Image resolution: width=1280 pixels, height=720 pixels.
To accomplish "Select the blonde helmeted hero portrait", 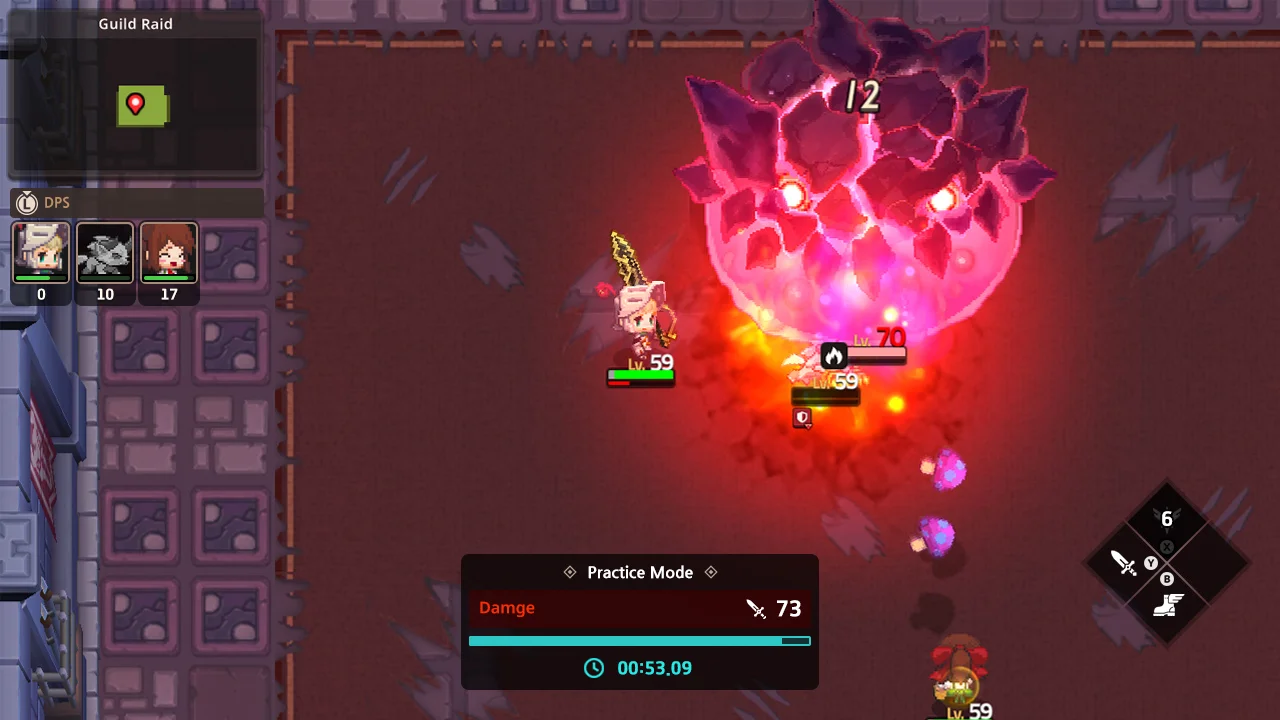I will point(41,253).
